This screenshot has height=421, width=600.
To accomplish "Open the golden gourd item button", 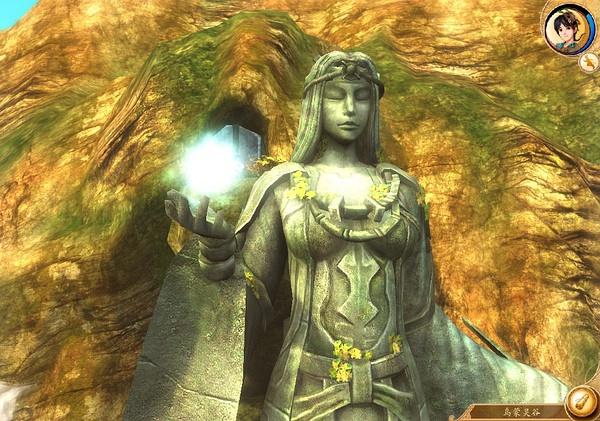I will pyautogui.click(x=579, y=402).
